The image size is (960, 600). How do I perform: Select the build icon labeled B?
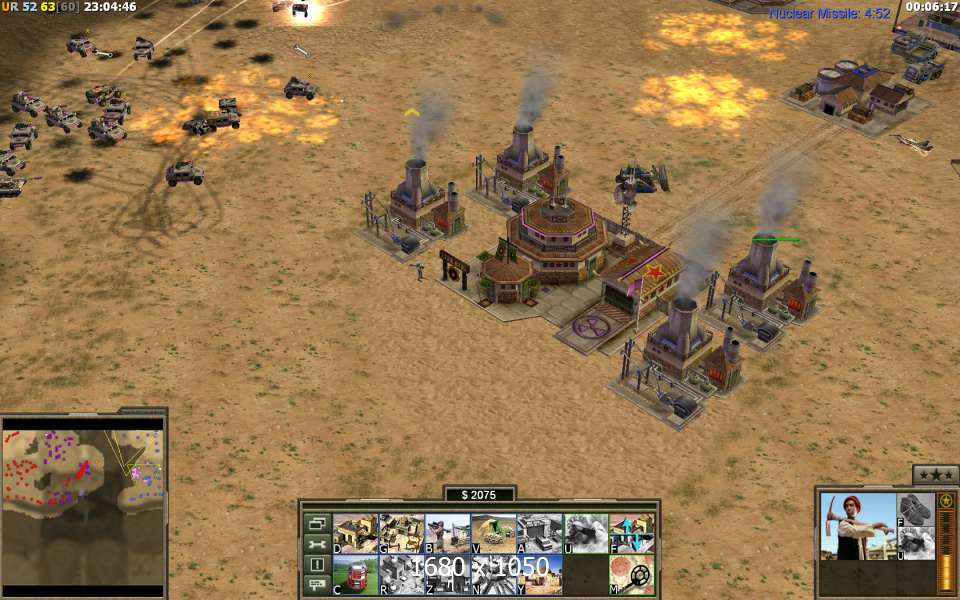click(447, 534)
